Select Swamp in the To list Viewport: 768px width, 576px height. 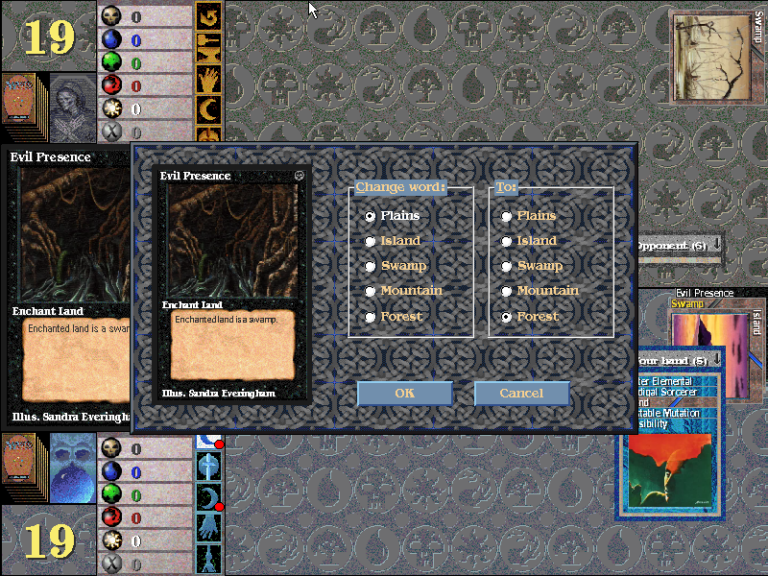507,266
